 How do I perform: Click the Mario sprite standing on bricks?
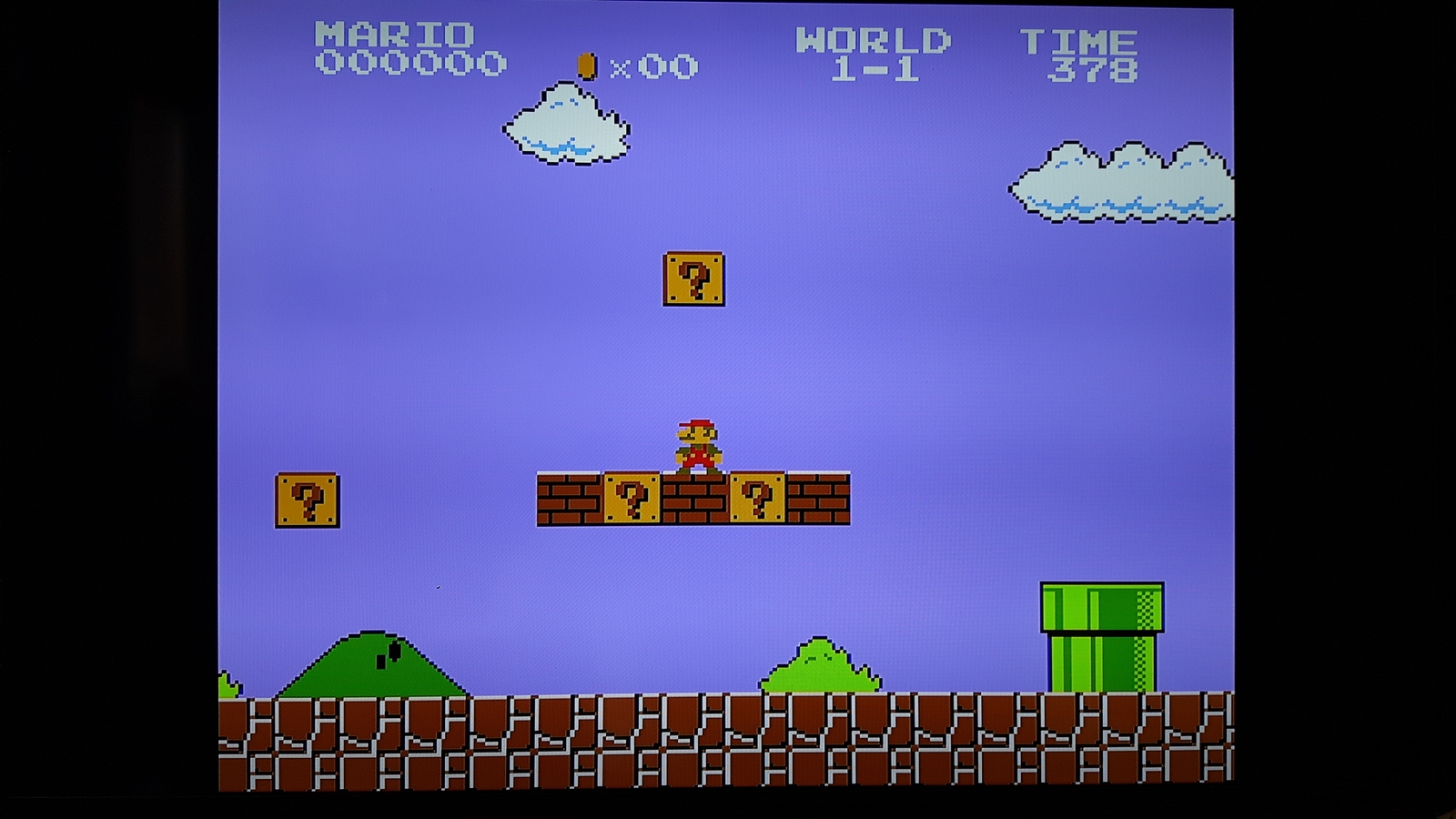coord(697,444)
